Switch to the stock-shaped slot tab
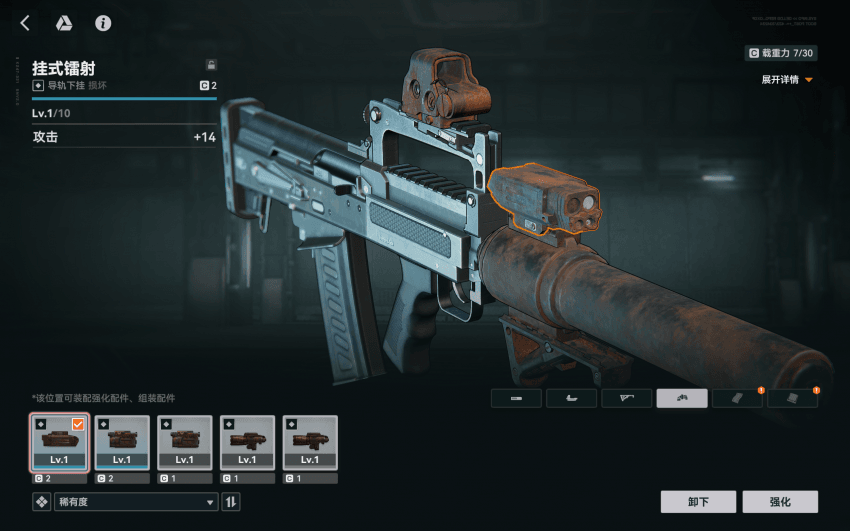 [x=626, y=398]
